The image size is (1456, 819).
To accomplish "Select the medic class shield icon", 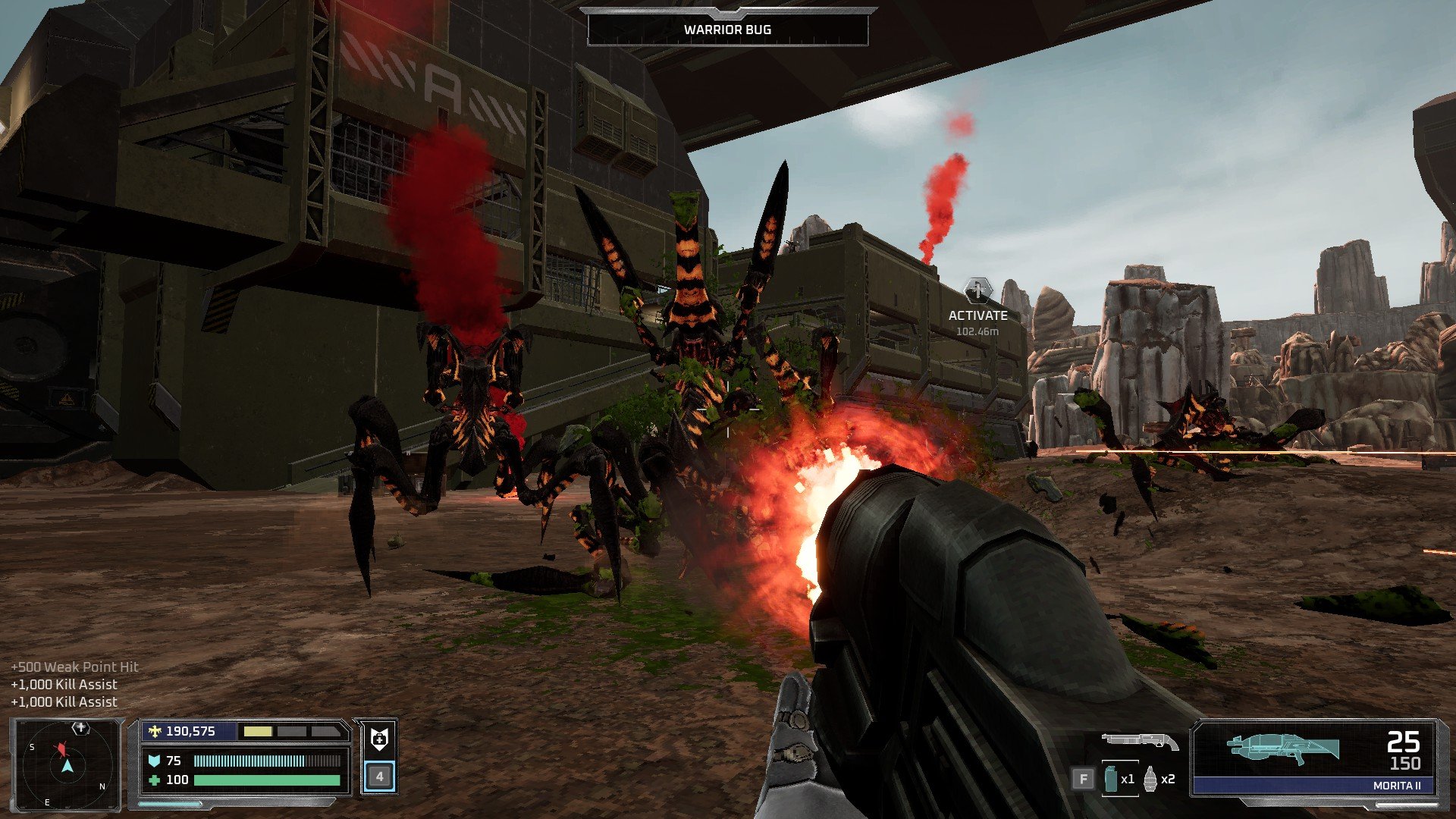I will [379, 739].
